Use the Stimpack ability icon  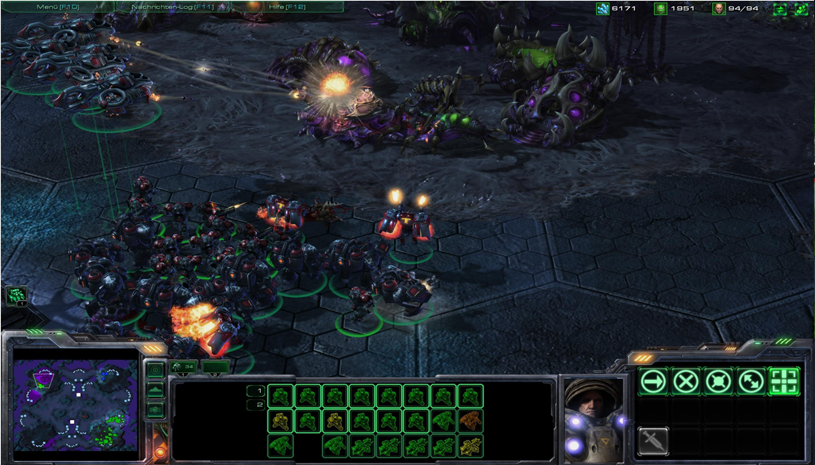click(x=653, y=440)
